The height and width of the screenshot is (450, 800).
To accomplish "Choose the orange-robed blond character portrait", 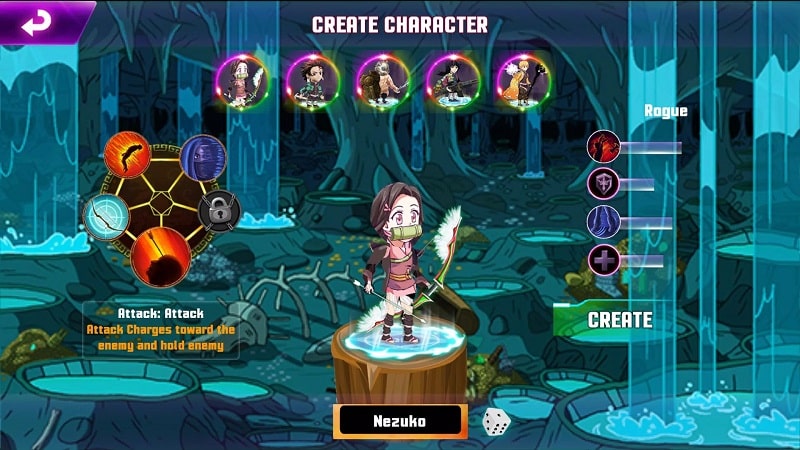I will point(521,78).
